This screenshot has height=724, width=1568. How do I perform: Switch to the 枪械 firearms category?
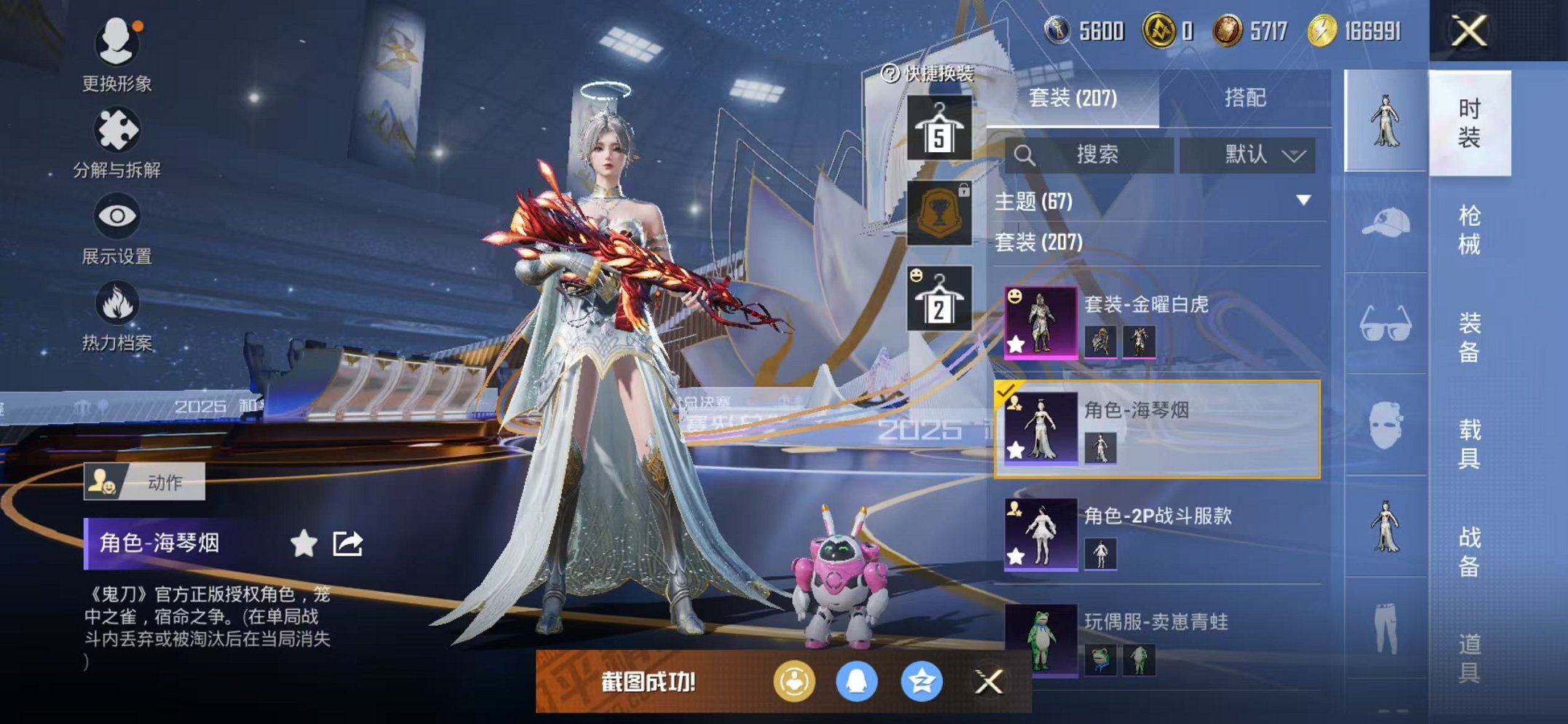coord(1469,229)
